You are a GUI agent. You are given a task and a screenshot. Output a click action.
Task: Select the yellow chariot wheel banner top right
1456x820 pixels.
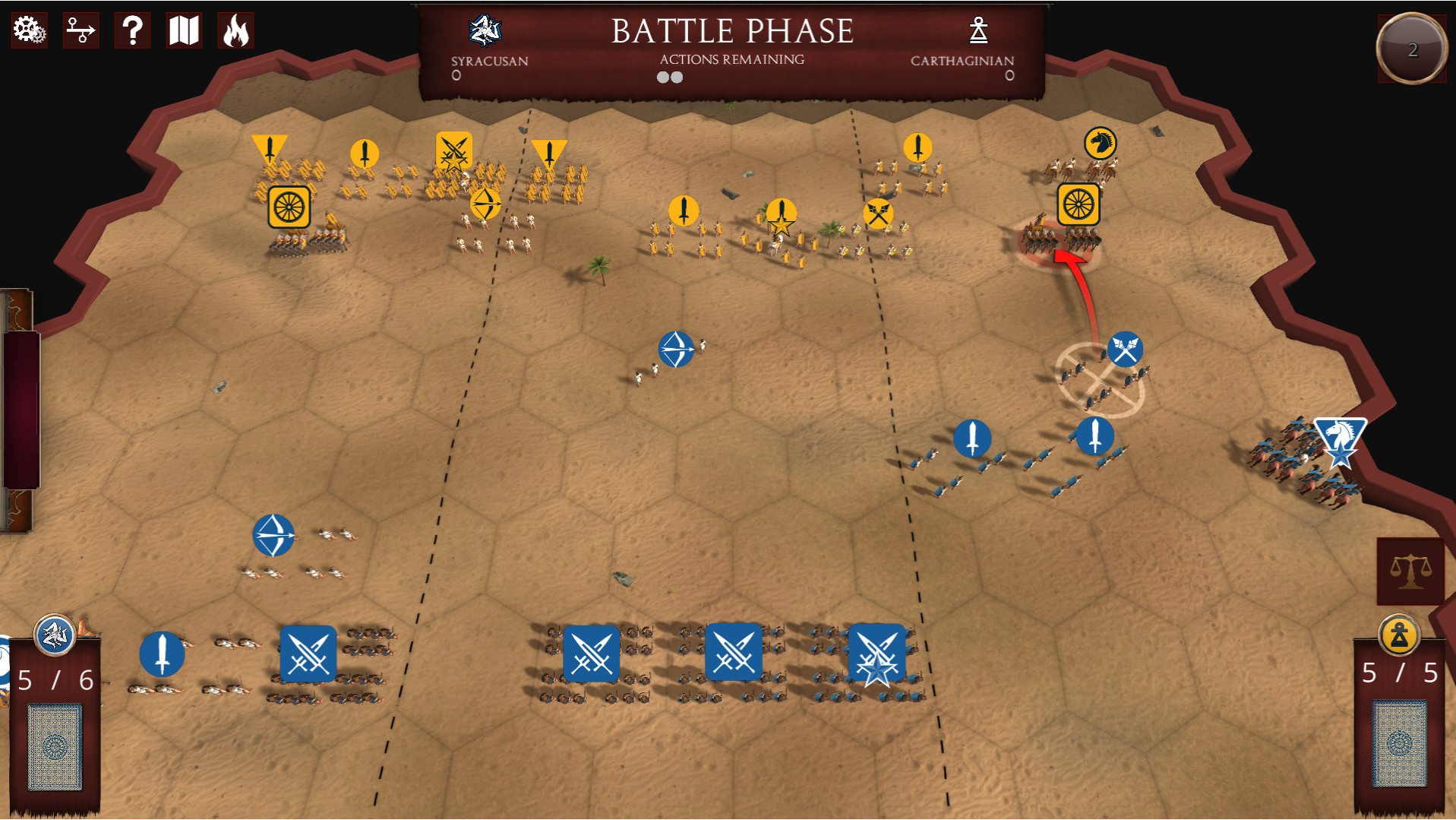(x=1079, y=204)
